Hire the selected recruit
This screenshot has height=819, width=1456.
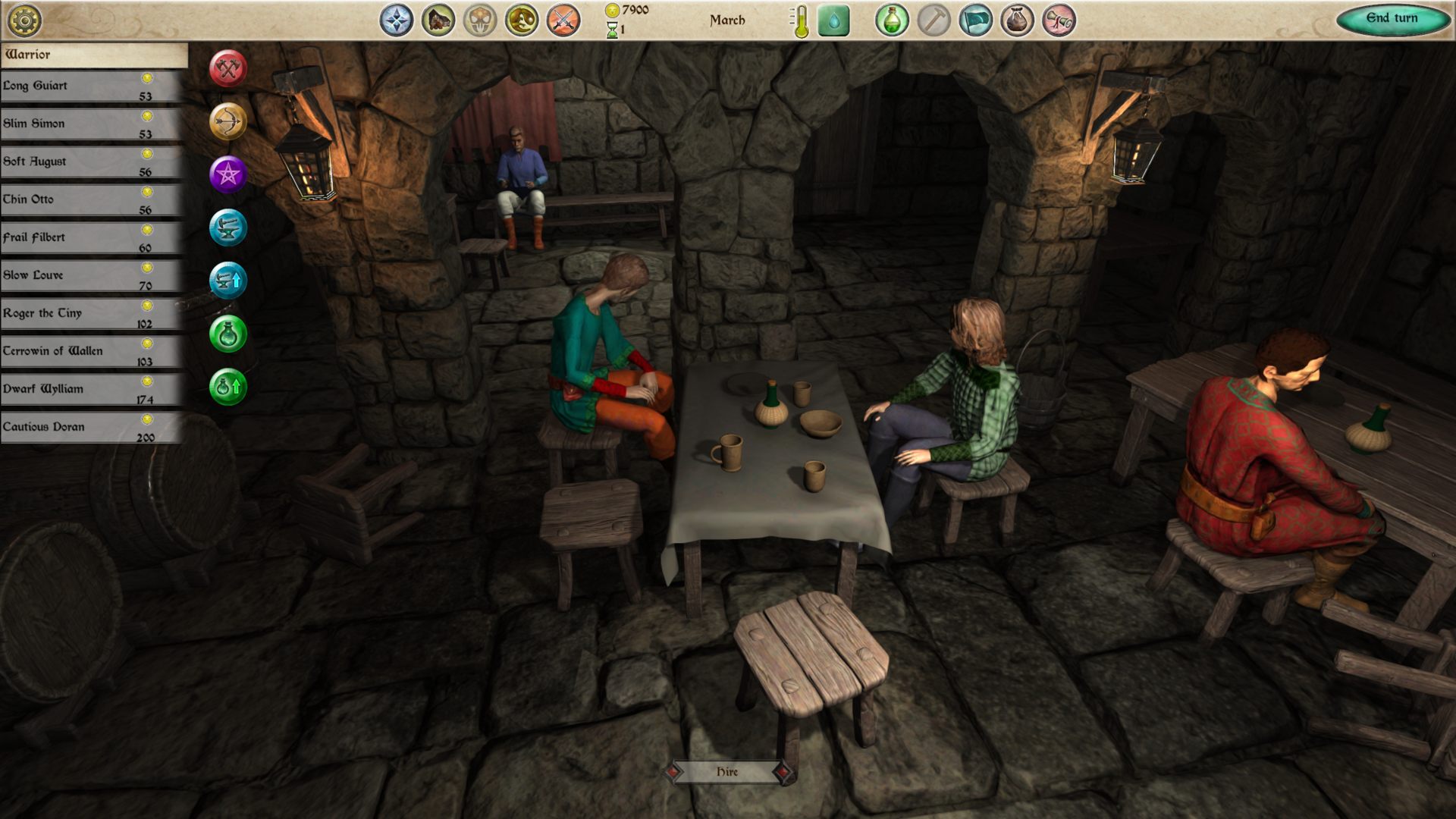[x=727, y=772]
